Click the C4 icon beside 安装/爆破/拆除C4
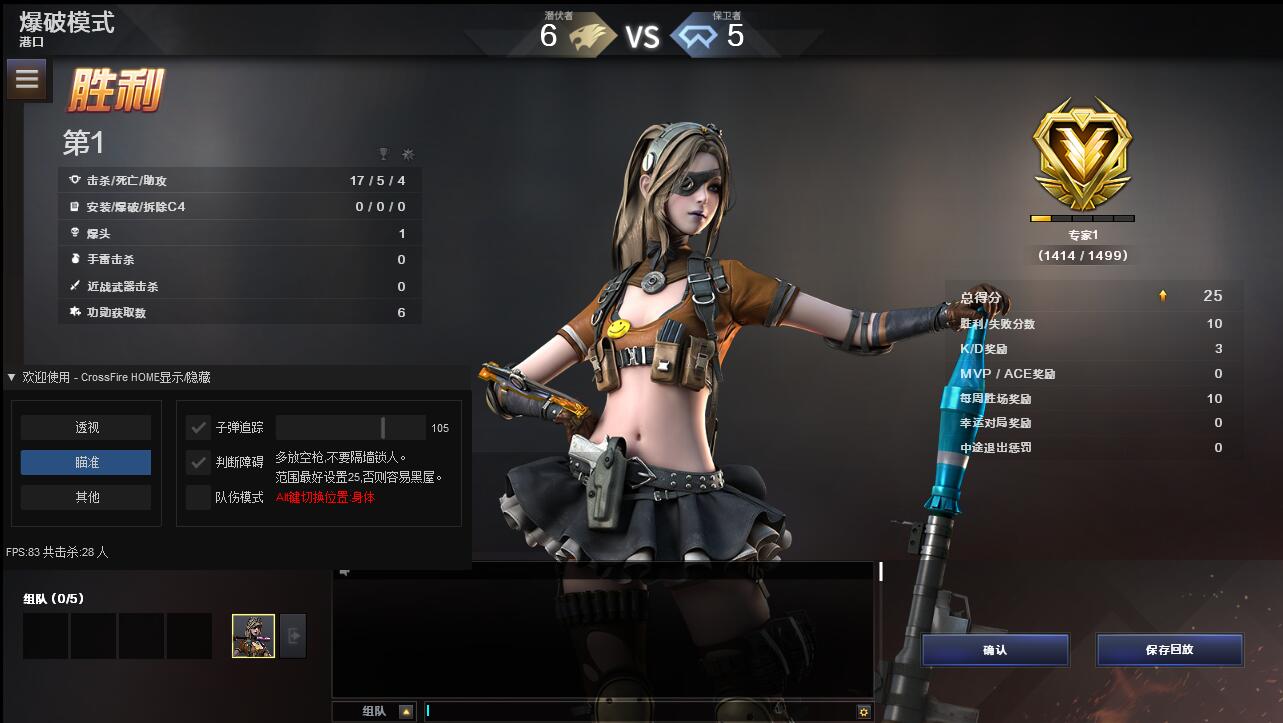1283x723 pixels. 74,206
